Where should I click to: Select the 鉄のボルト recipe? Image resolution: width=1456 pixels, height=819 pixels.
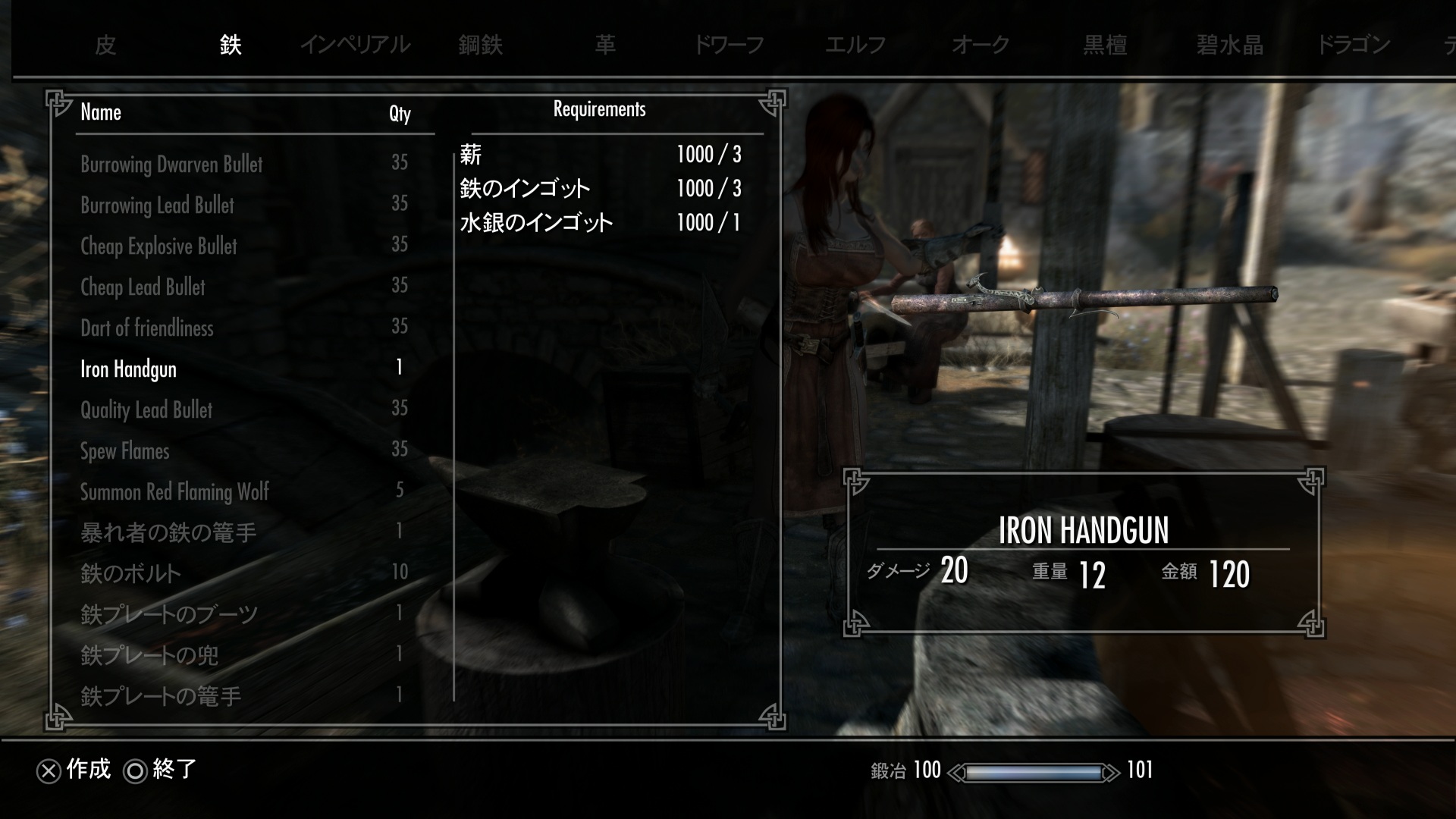pos(130,573)
